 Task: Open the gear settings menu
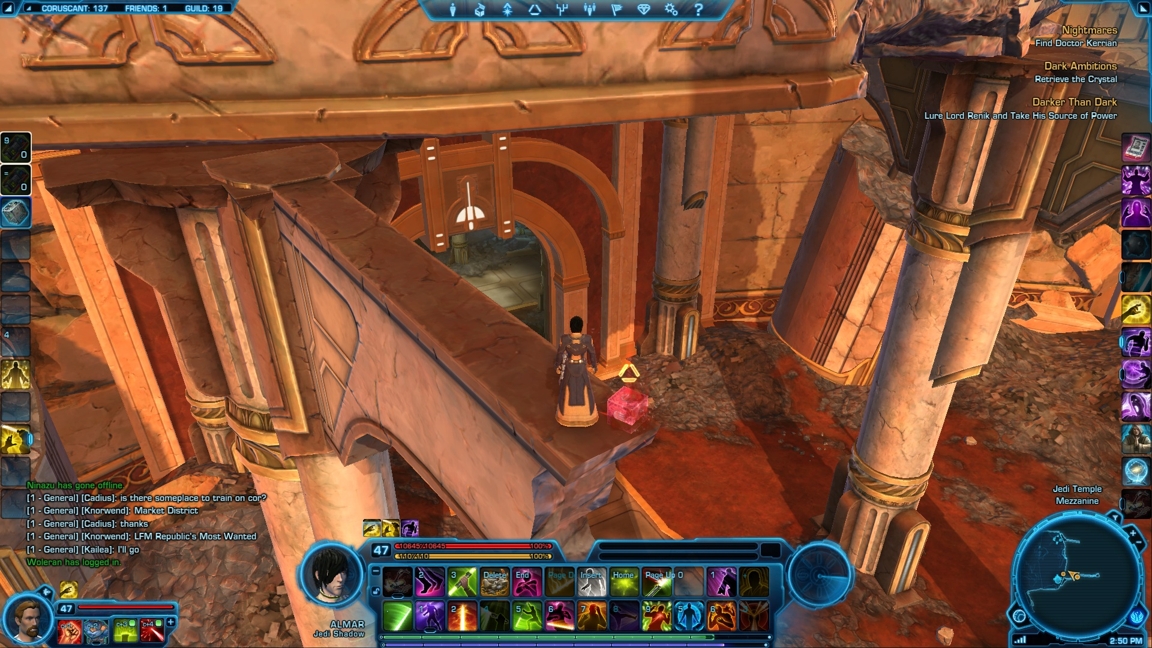click(x=671, y=10)
